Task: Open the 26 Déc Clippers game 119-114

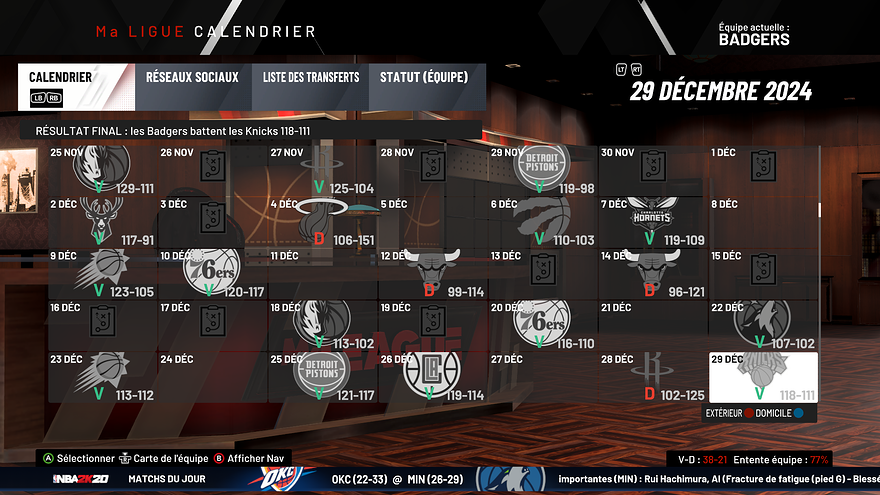Action: (x=432, y=377)
